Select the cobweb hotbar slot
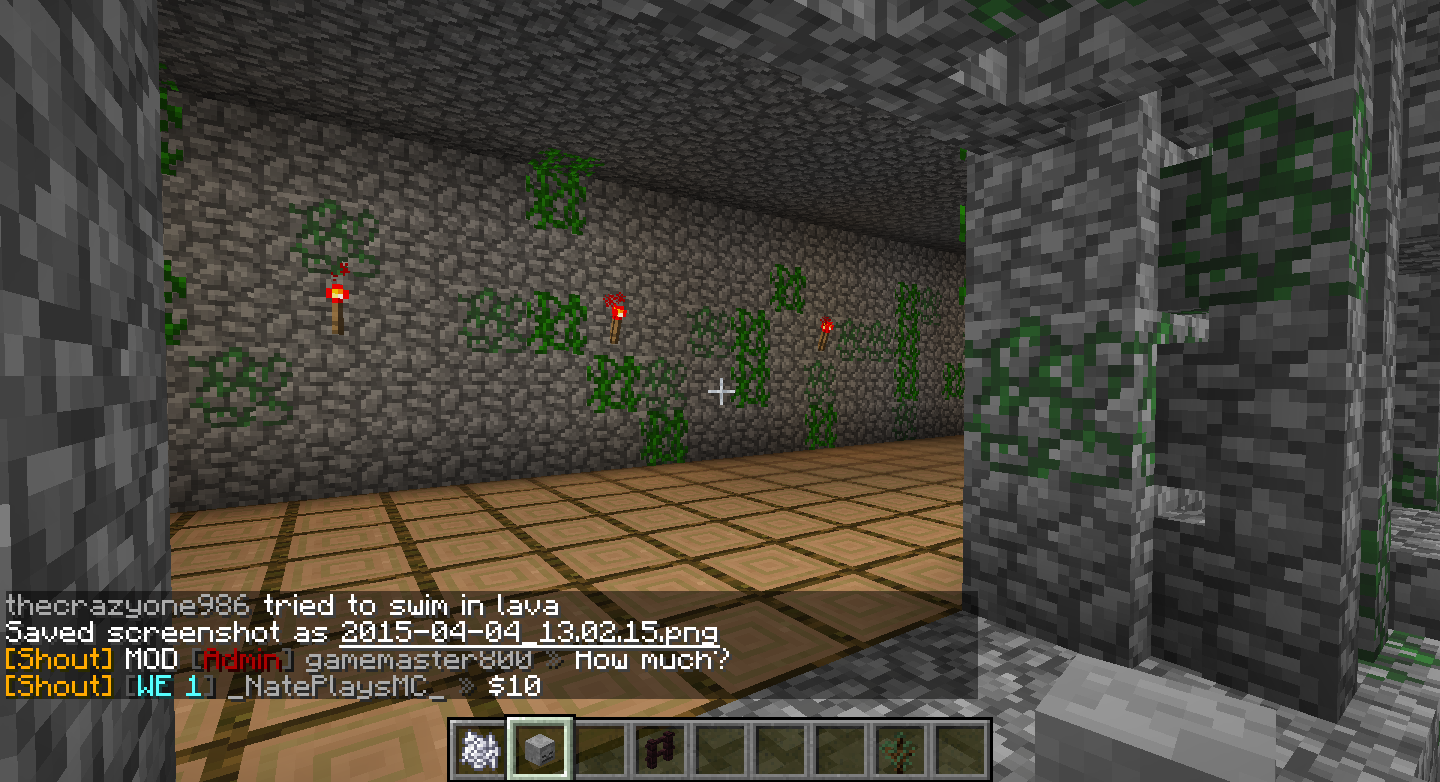 pyautogui.click(x=480, y=748)
